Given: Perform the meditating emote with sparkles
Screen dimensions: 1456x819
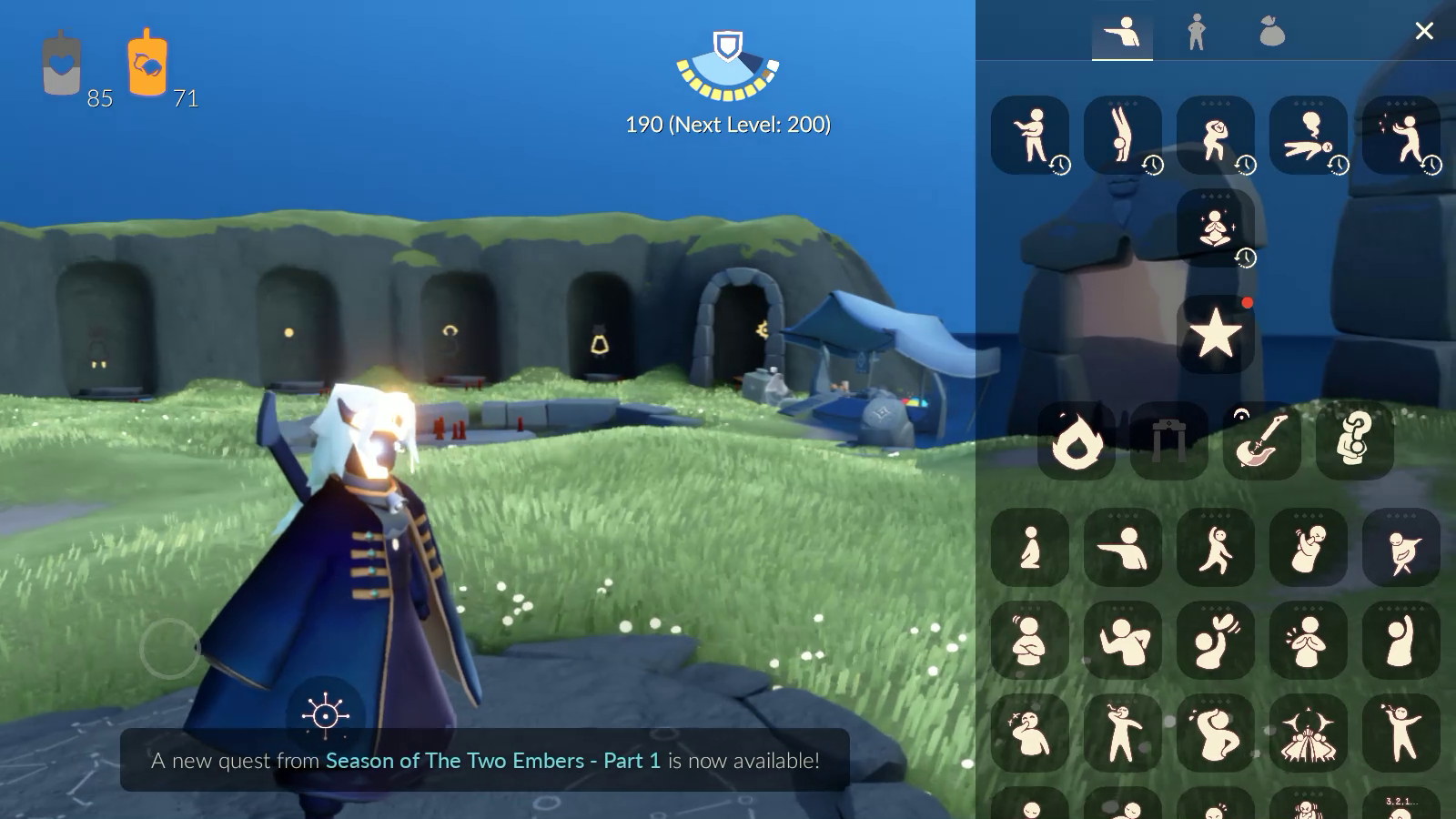Looking at the screenshot, I should click(1215, 227).
